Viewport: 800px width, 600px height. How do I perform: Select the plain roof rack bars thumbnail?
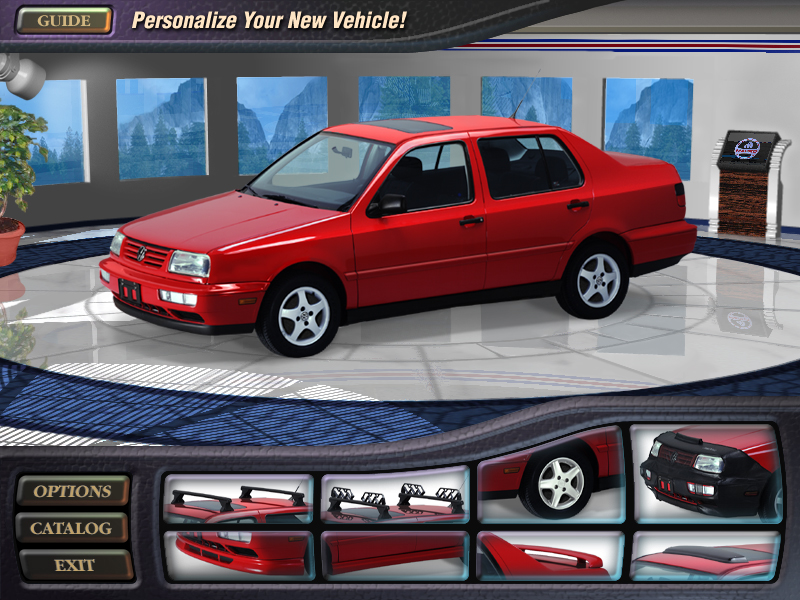(x=238, y=499)
